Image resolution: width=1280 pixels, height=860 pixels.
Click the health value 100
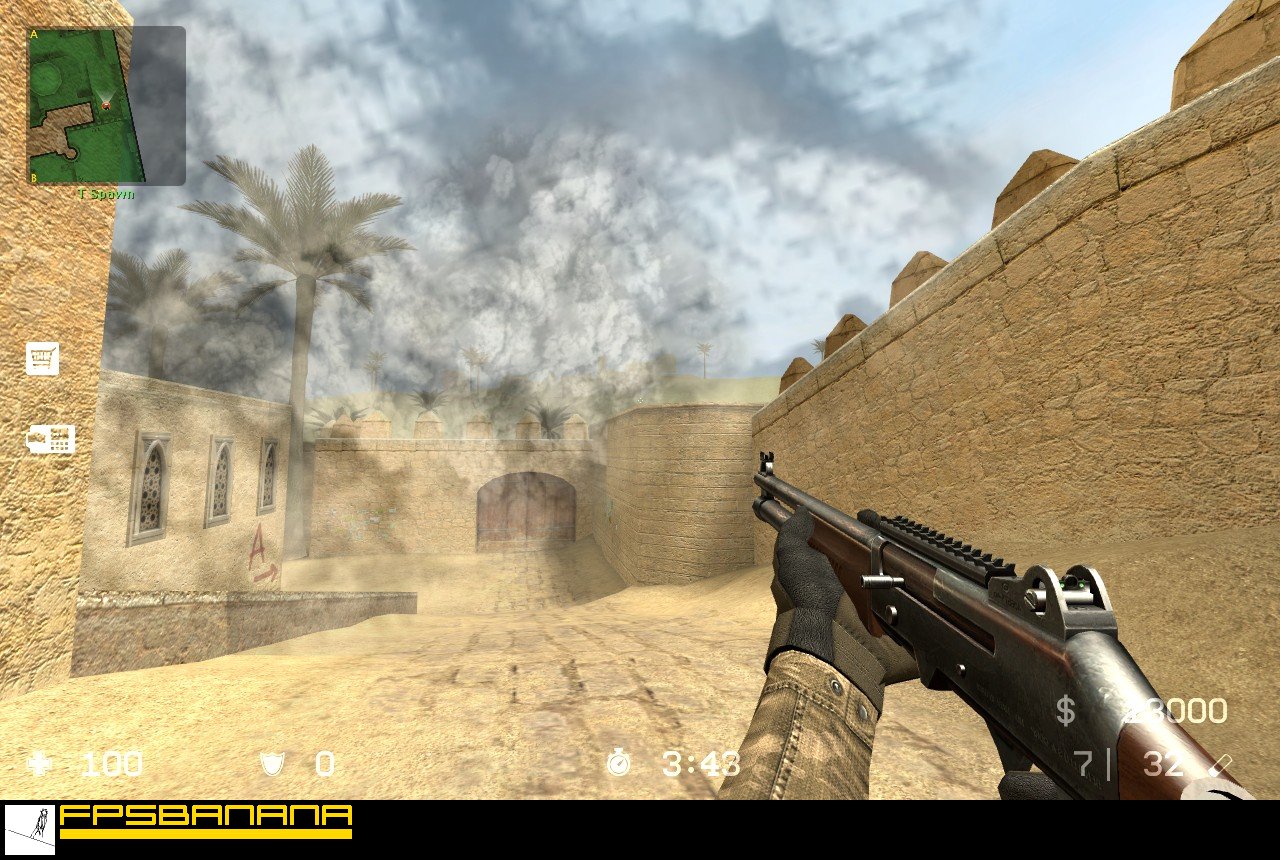pyautogui.click(x=111, y=765)
